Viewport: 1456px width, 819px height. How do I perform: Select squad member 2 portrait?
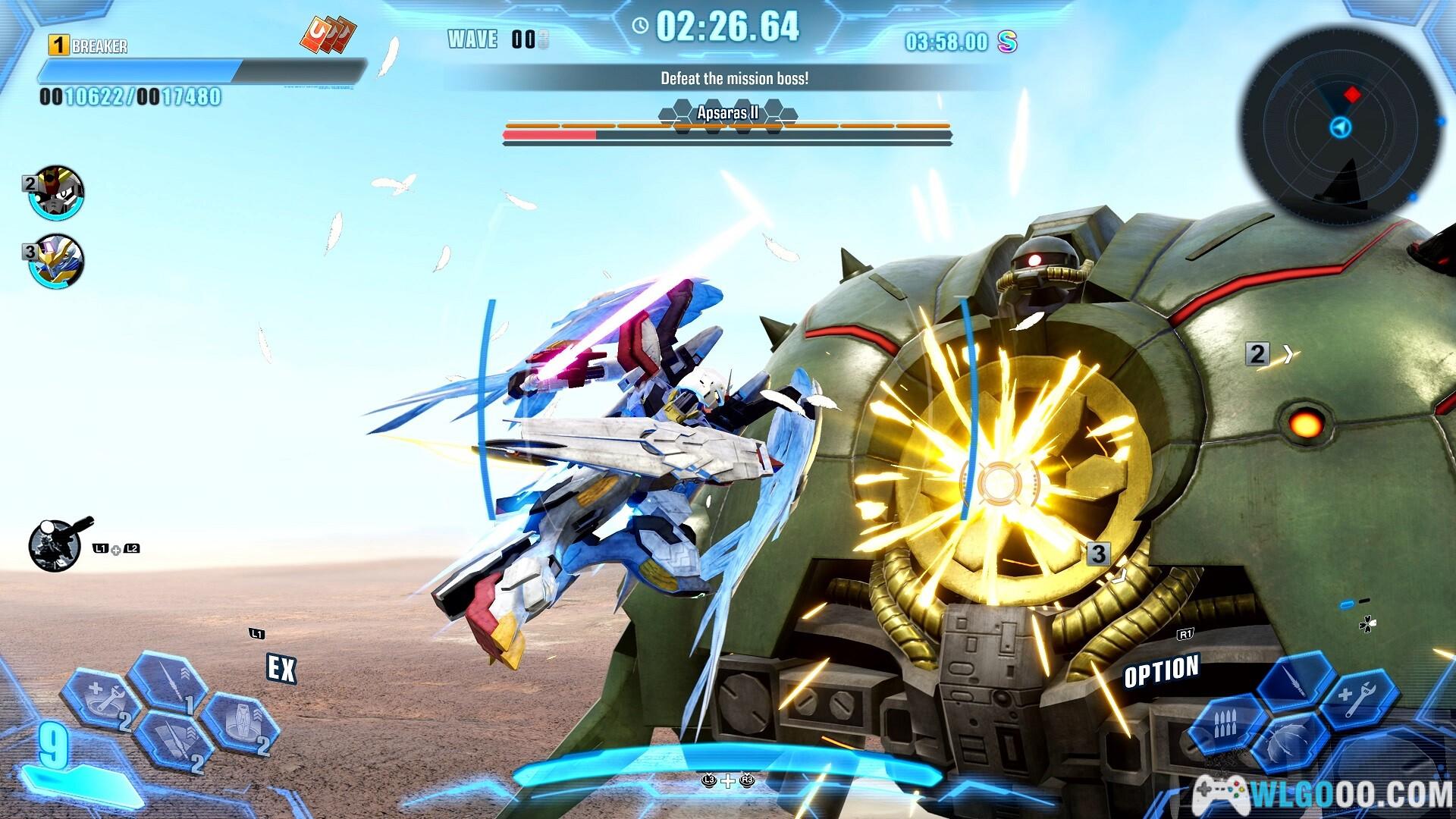tap(57, 193)
